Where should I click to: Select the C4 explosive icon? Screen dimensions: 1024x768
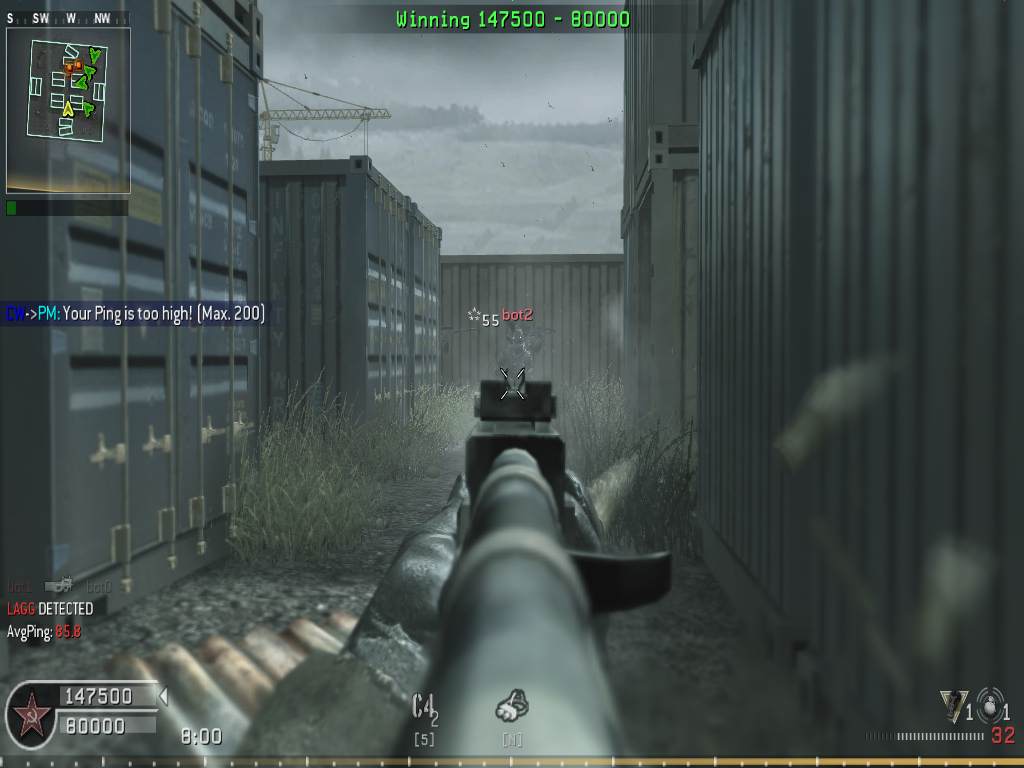point(424,707)
